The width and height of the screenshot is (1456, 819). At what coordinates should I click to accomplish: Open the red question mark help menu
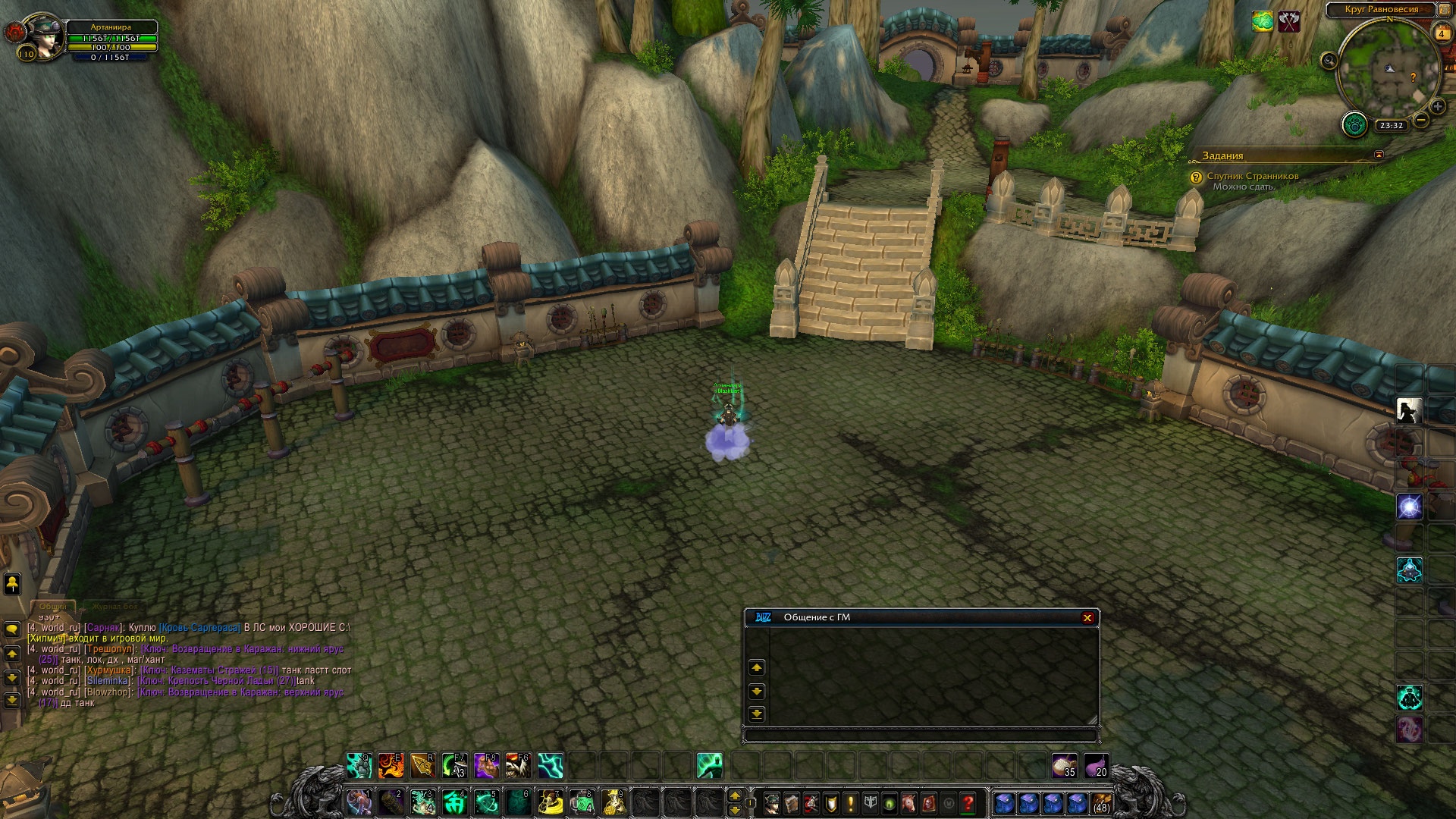point(968,803)
